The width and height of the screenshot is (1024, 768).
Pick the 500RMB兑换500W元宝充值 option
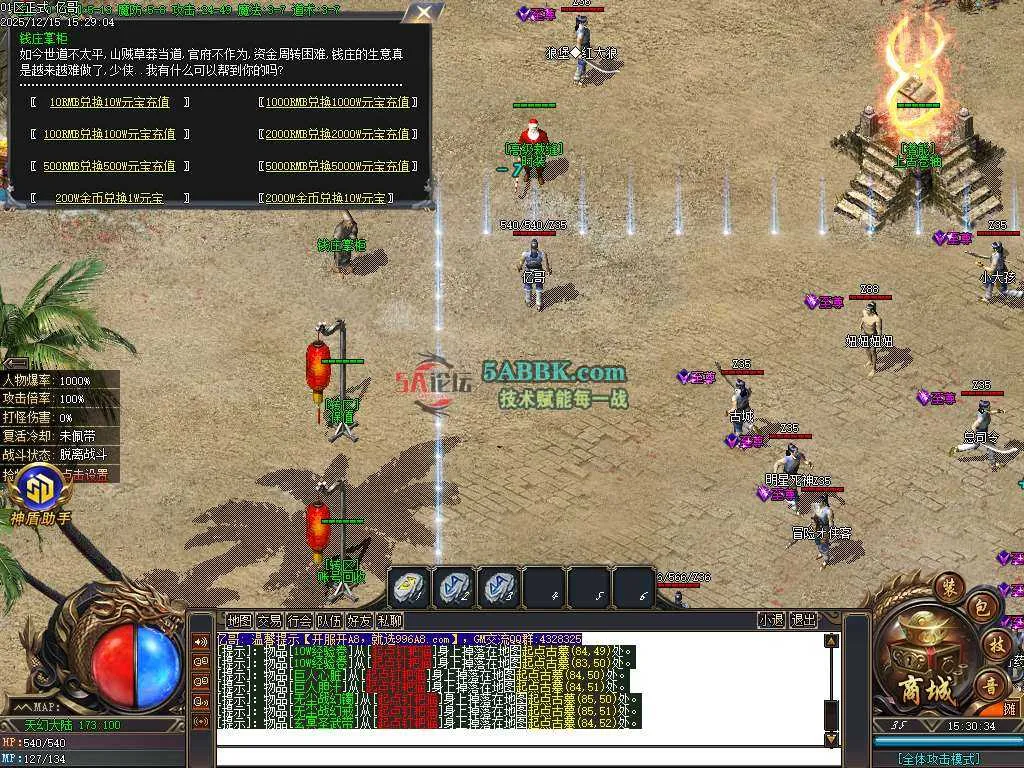point(109,166)
